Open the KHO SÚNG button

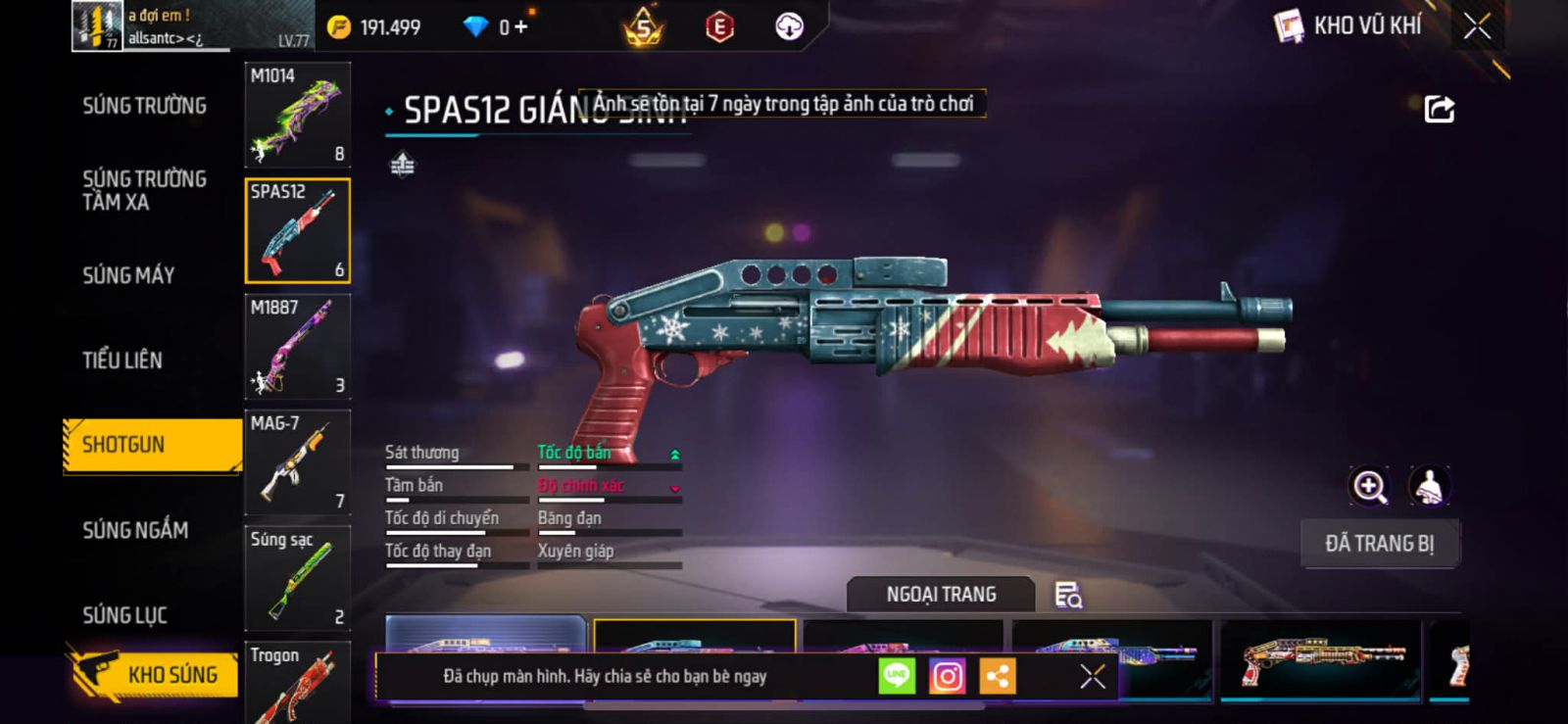pos(155,674)
